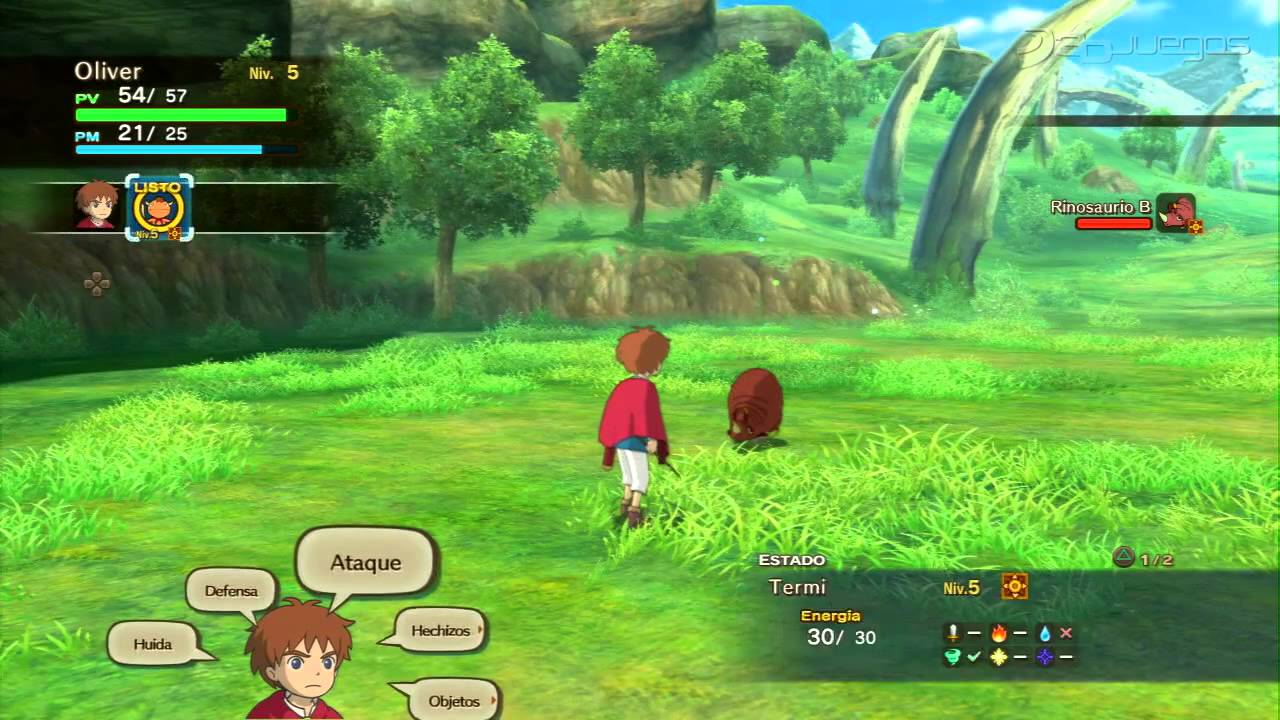This screenshot has width=1280, height=720.
Task: Select Defensa from the command bubbles
Action: [x=231, y=591]
